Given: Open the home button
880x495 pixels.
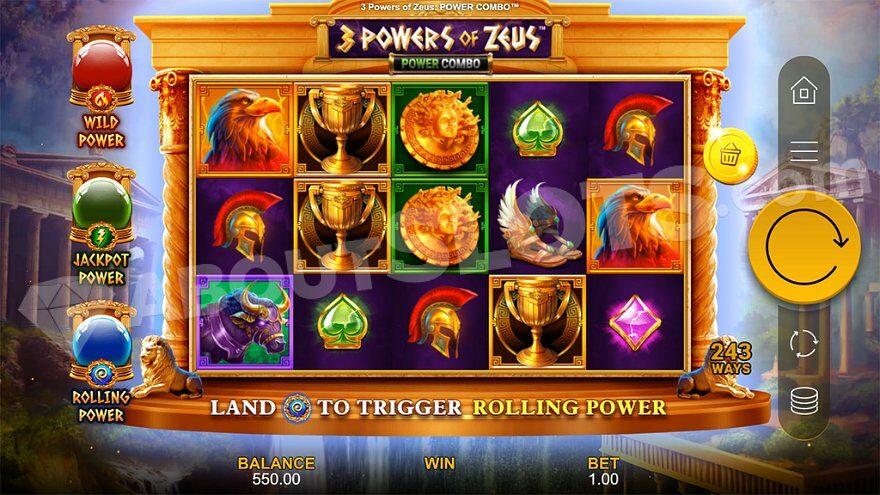Looking at the screenshot, I should [804, 92].
